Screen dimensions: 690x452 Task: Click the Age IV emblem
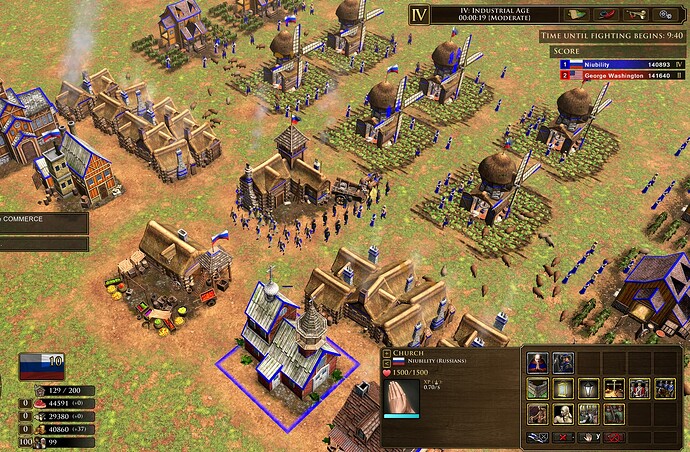(422, 16)
